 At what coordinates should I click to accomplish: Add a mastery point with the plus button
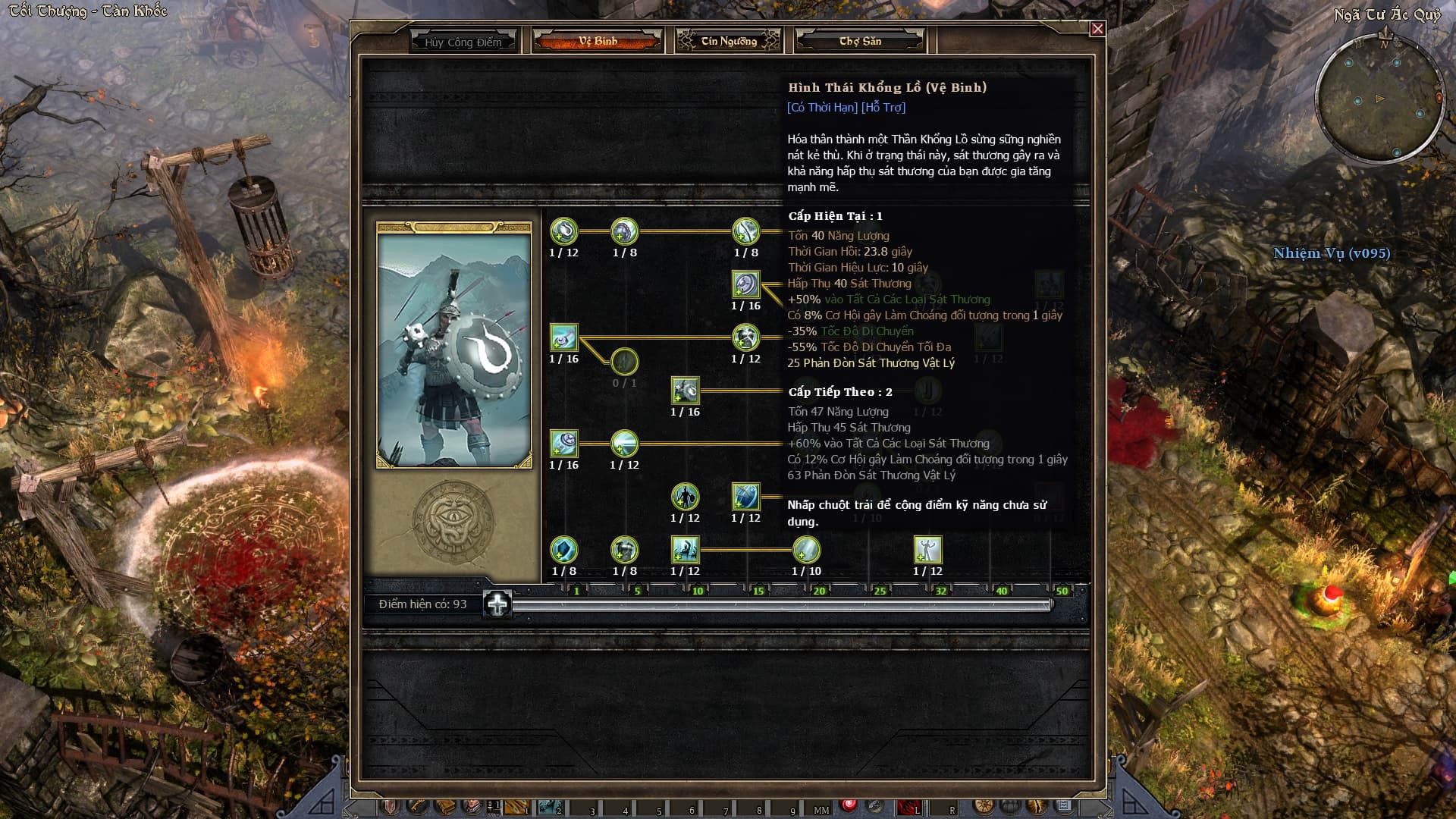(497, 604)
